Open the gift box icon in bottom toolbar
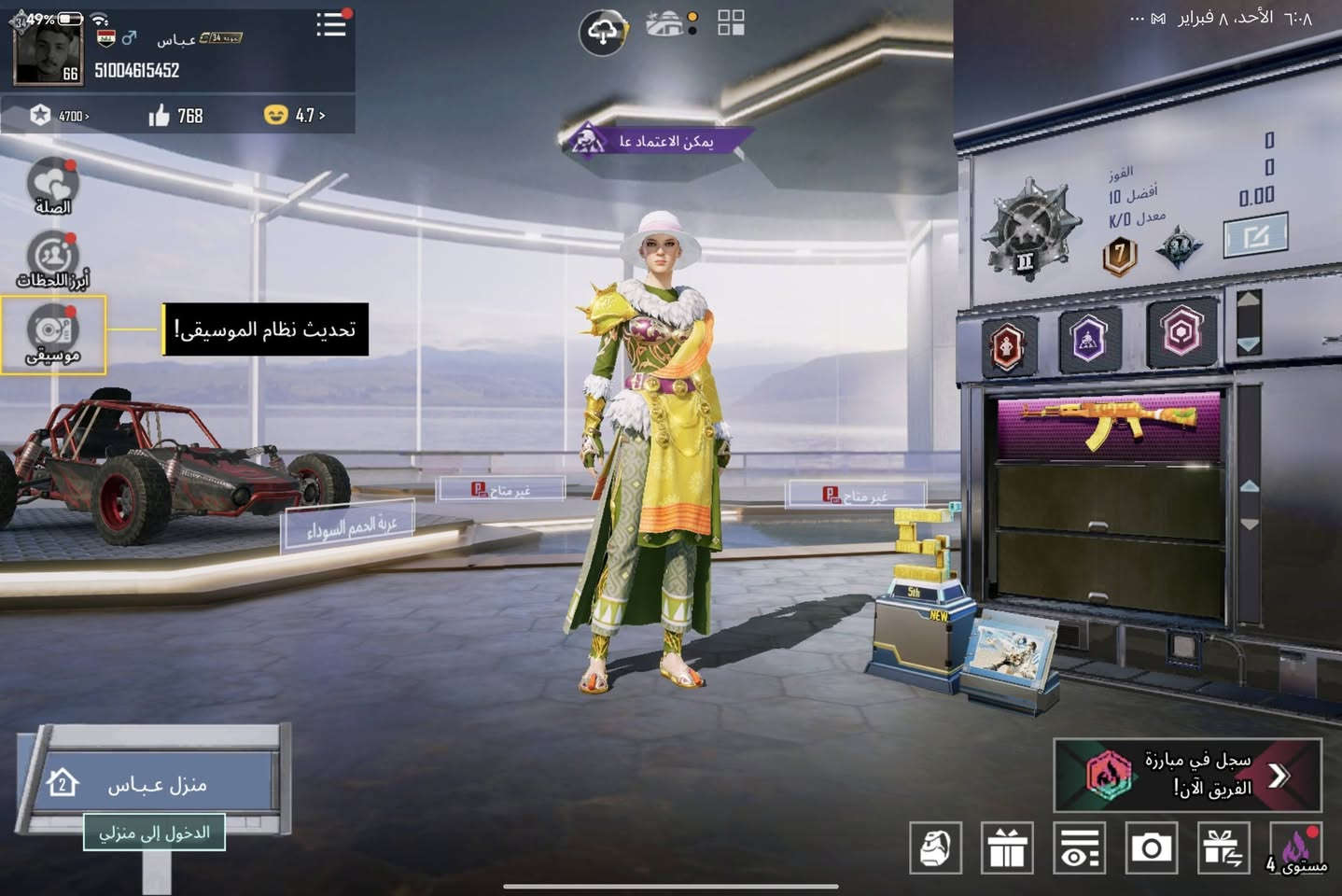1342x896 pixels. pos(1008,848)
